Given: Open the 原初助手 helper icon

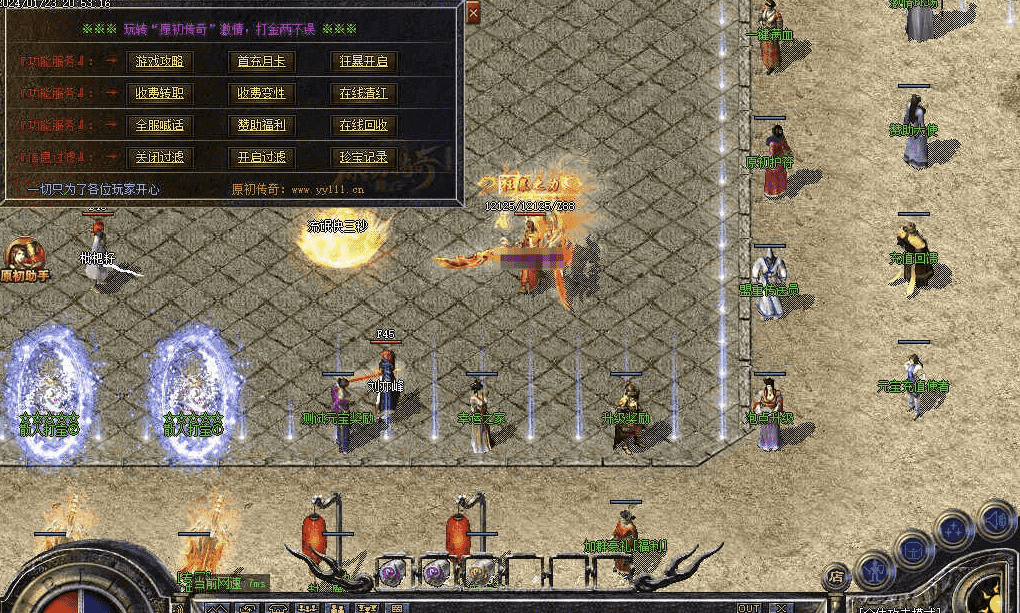Looking at the screenshot, I should point(23,259).
